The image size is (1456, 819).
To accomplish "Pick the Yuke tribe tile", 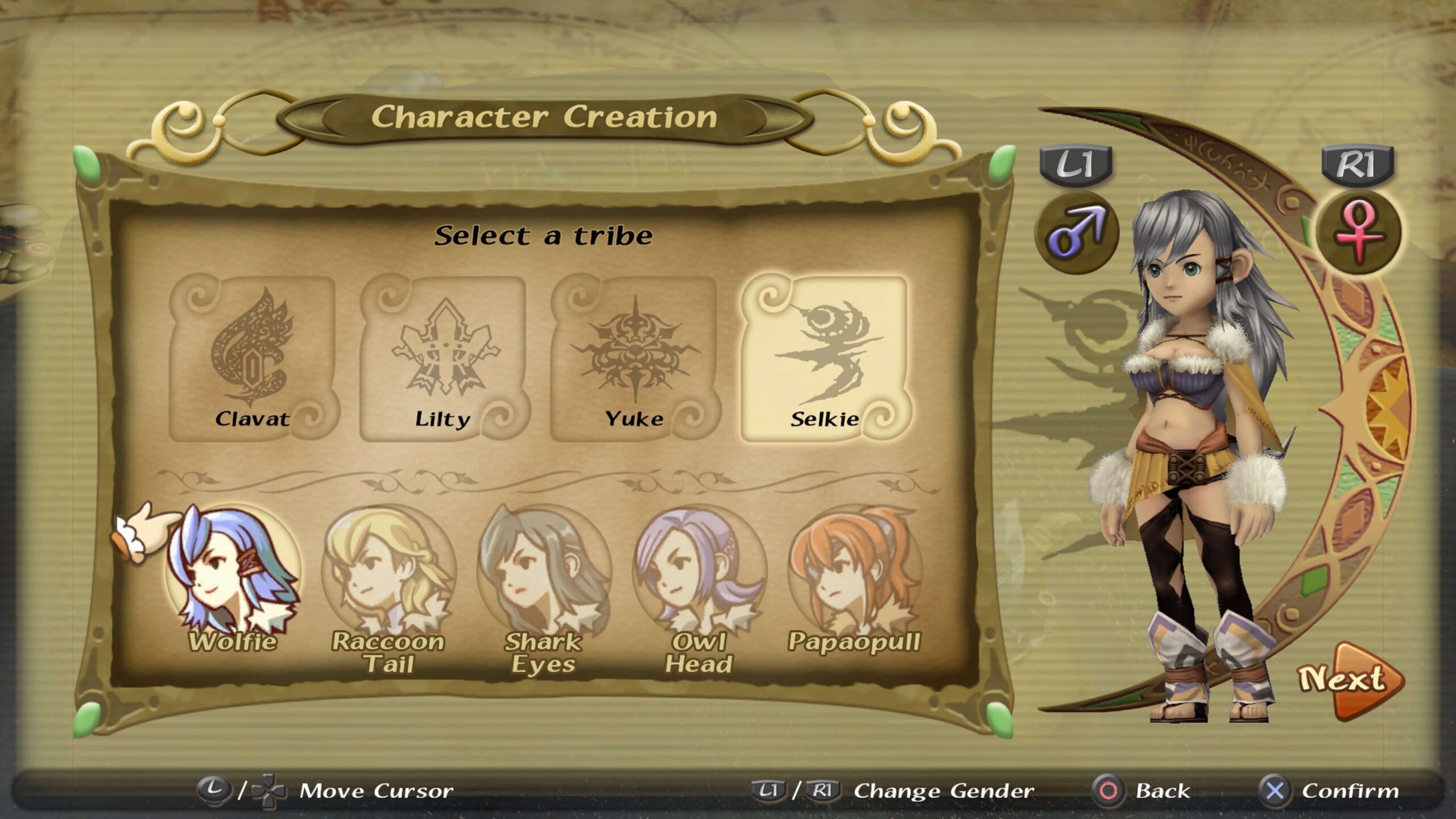I will point(635,358).
